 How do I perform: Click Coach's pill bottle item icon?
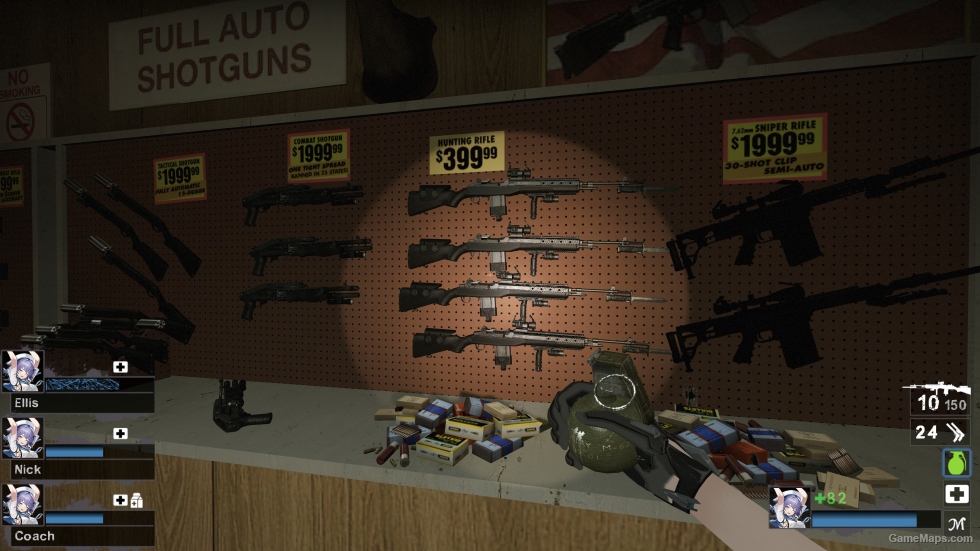136,500
